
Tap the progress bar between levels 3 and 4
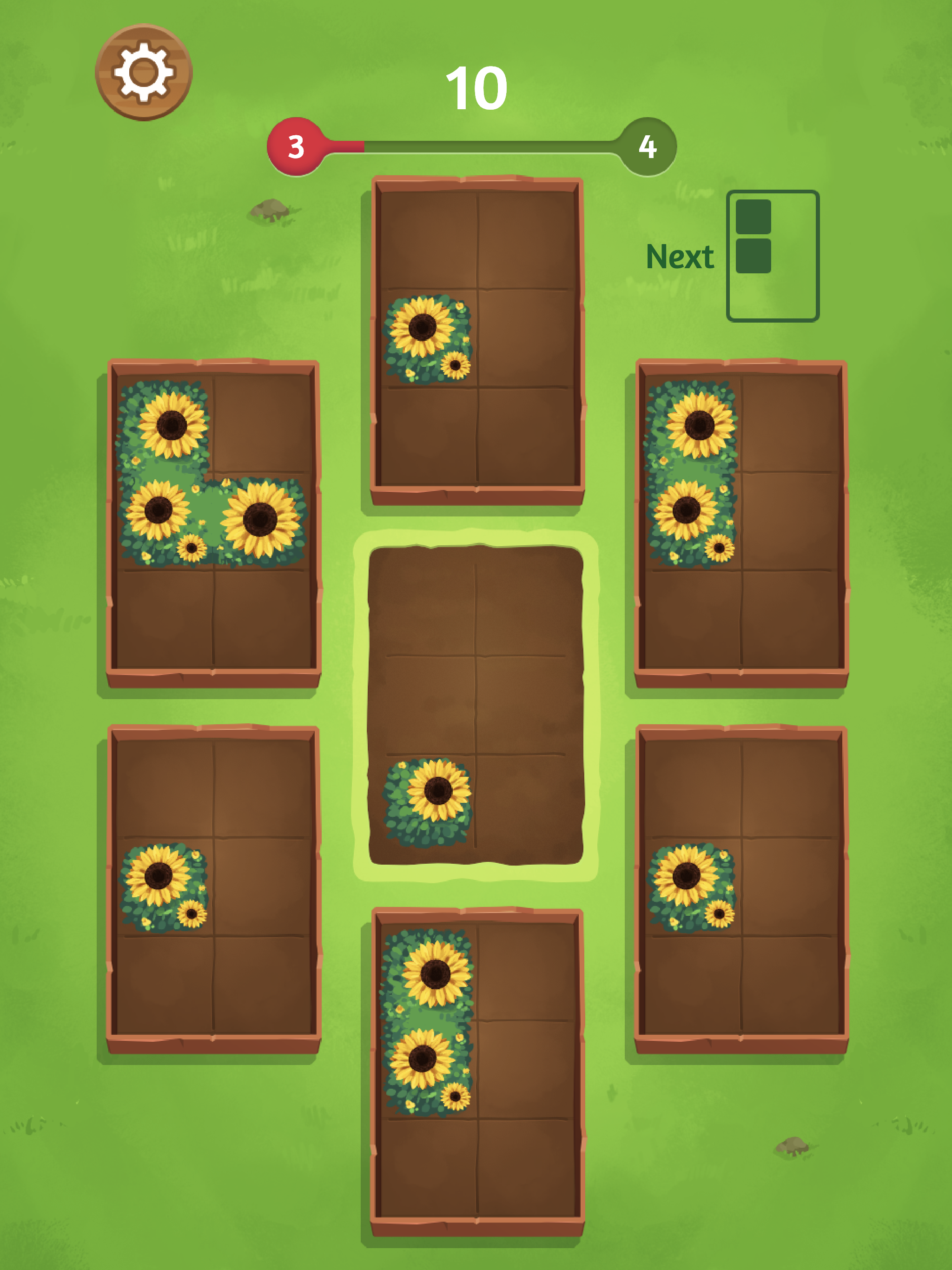click(x=471, y=146)
